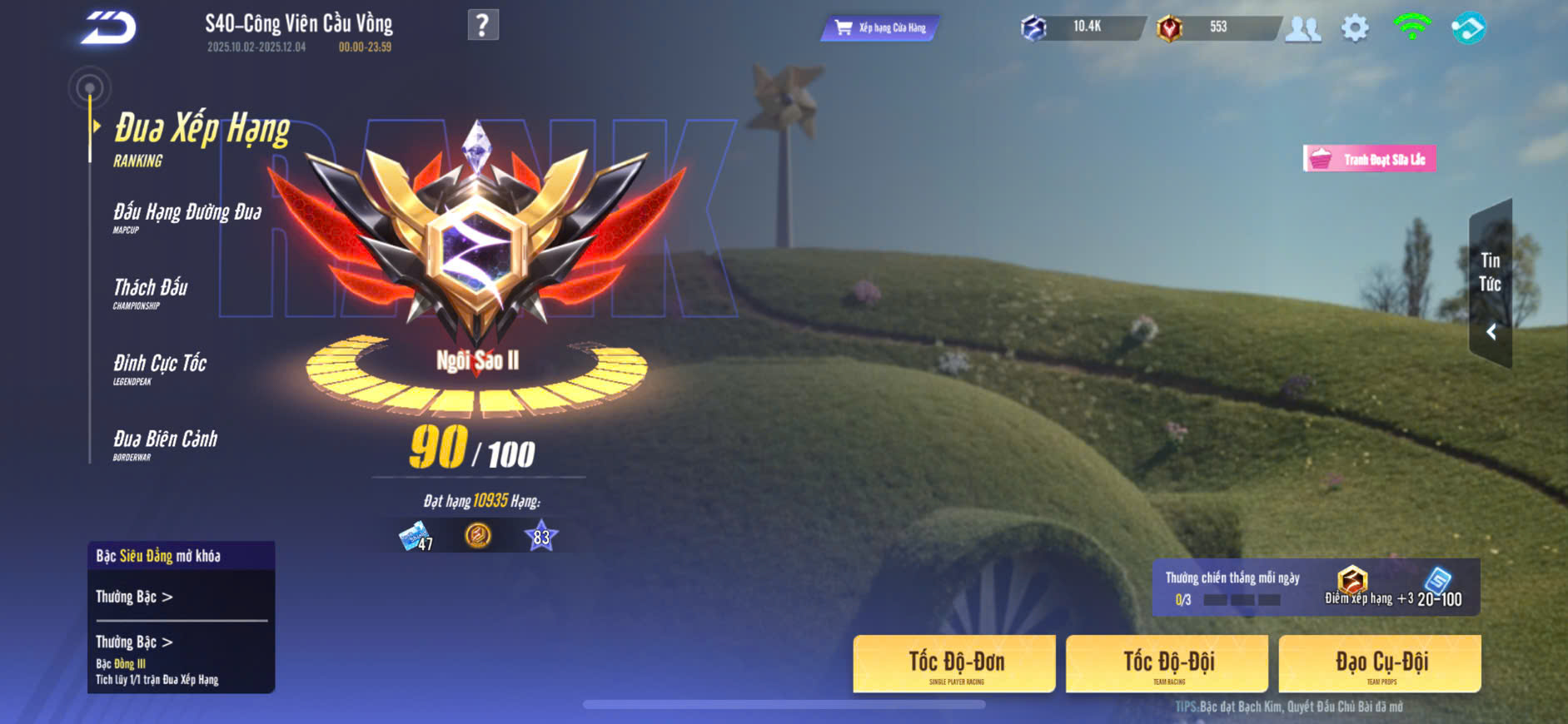The image size is (1568, 724).
Task: Switch to Đỉnh Cực Tốc mode
Action: (159, 368)
